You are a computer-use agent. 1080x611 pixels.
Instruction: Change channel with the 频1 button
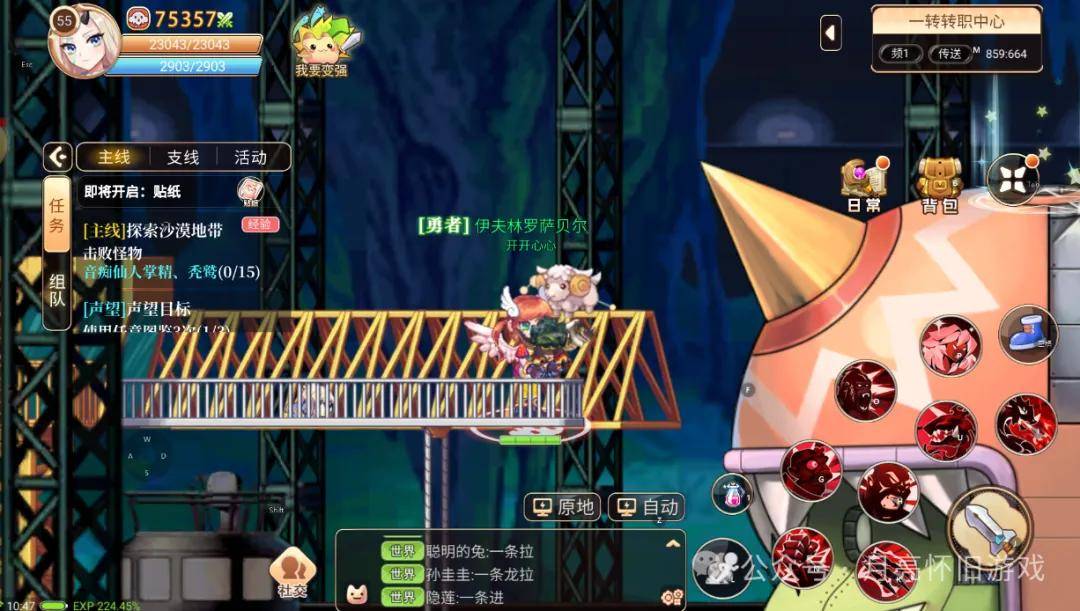point(901,53)
